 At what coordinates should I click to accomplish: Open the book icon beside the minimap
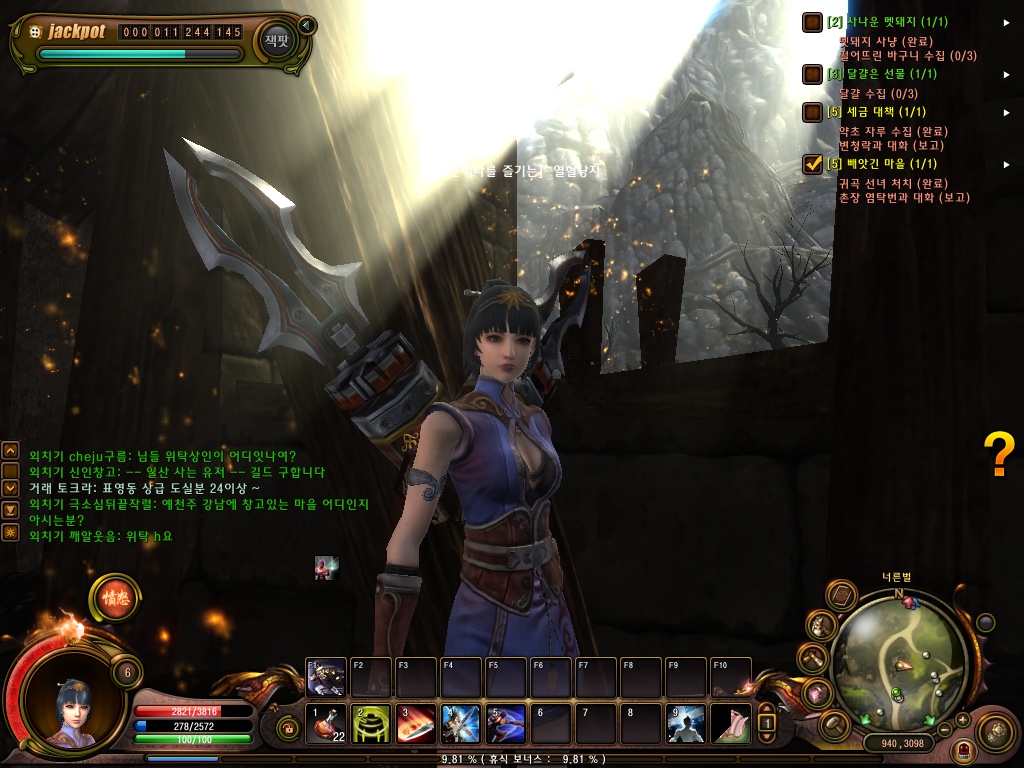[842, 597]
